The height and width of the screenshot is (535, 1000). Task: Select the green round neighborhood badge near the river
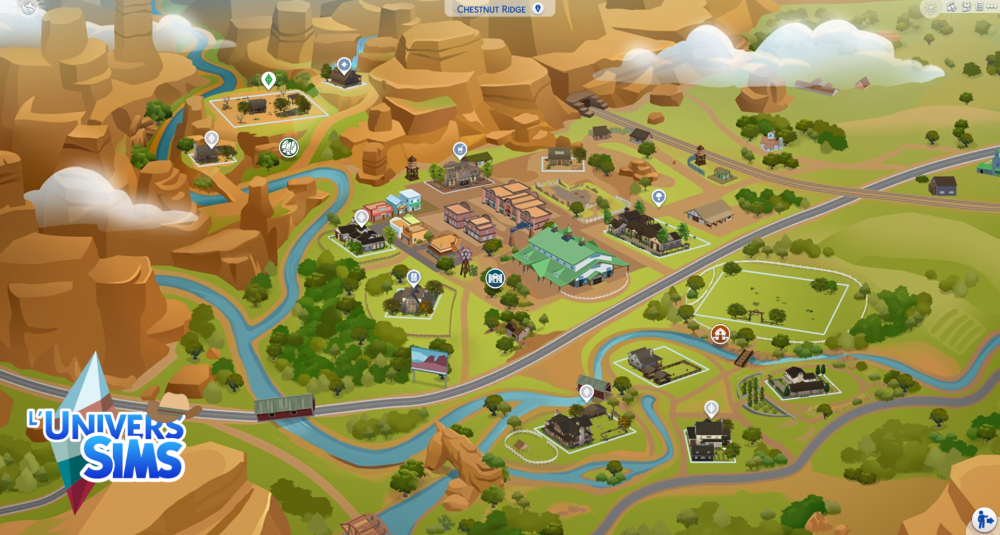tap(289, 148)
